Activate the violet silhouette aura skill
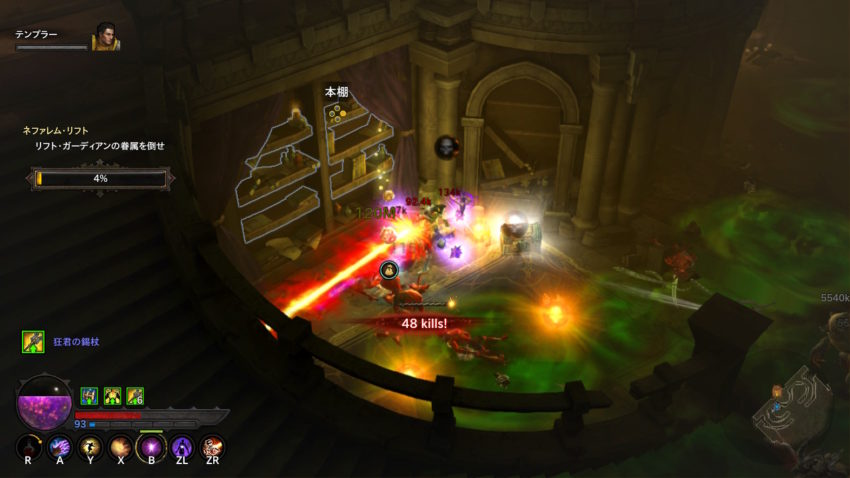This screenshot has width=850, height=478. pyautogui.click(x=182, y=447)
